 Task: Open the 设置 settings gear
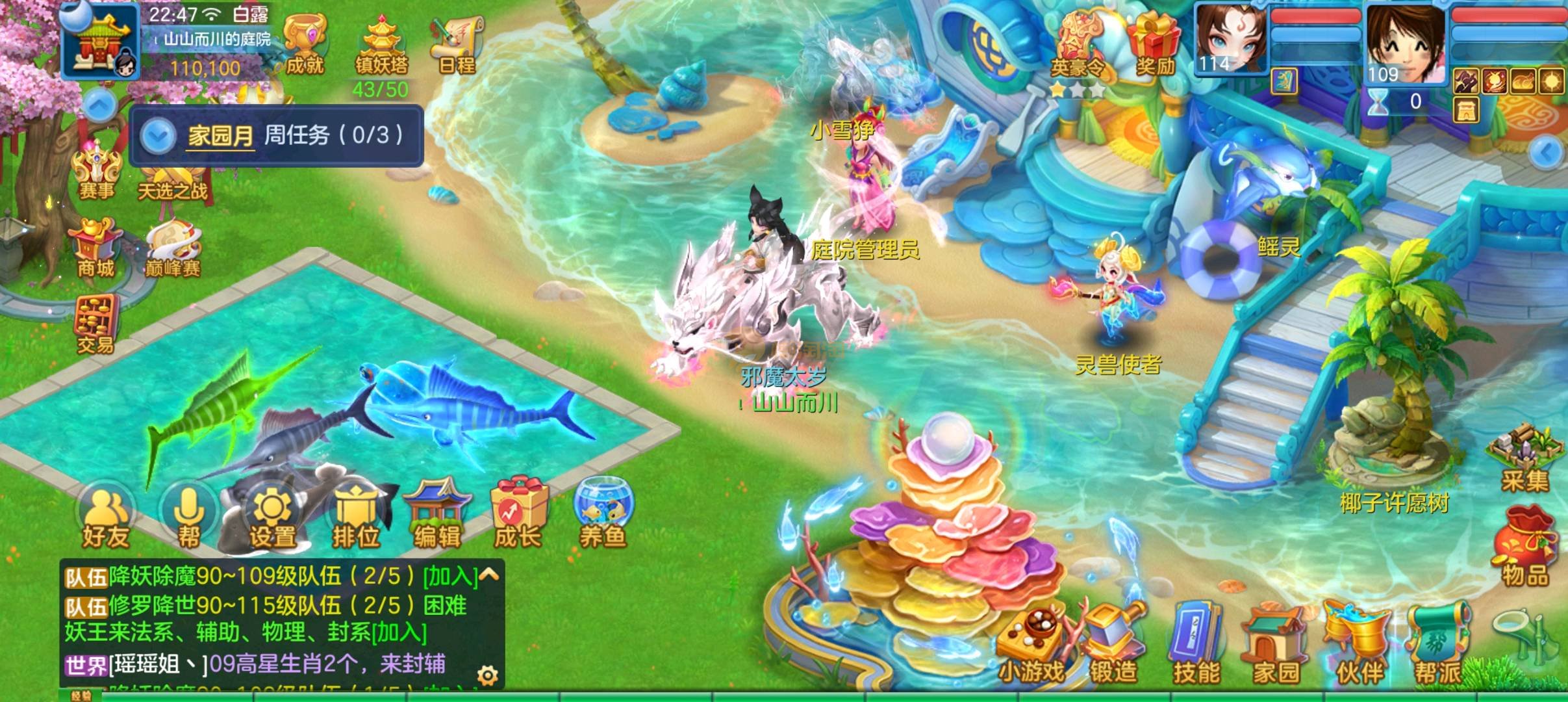(272, 517)
